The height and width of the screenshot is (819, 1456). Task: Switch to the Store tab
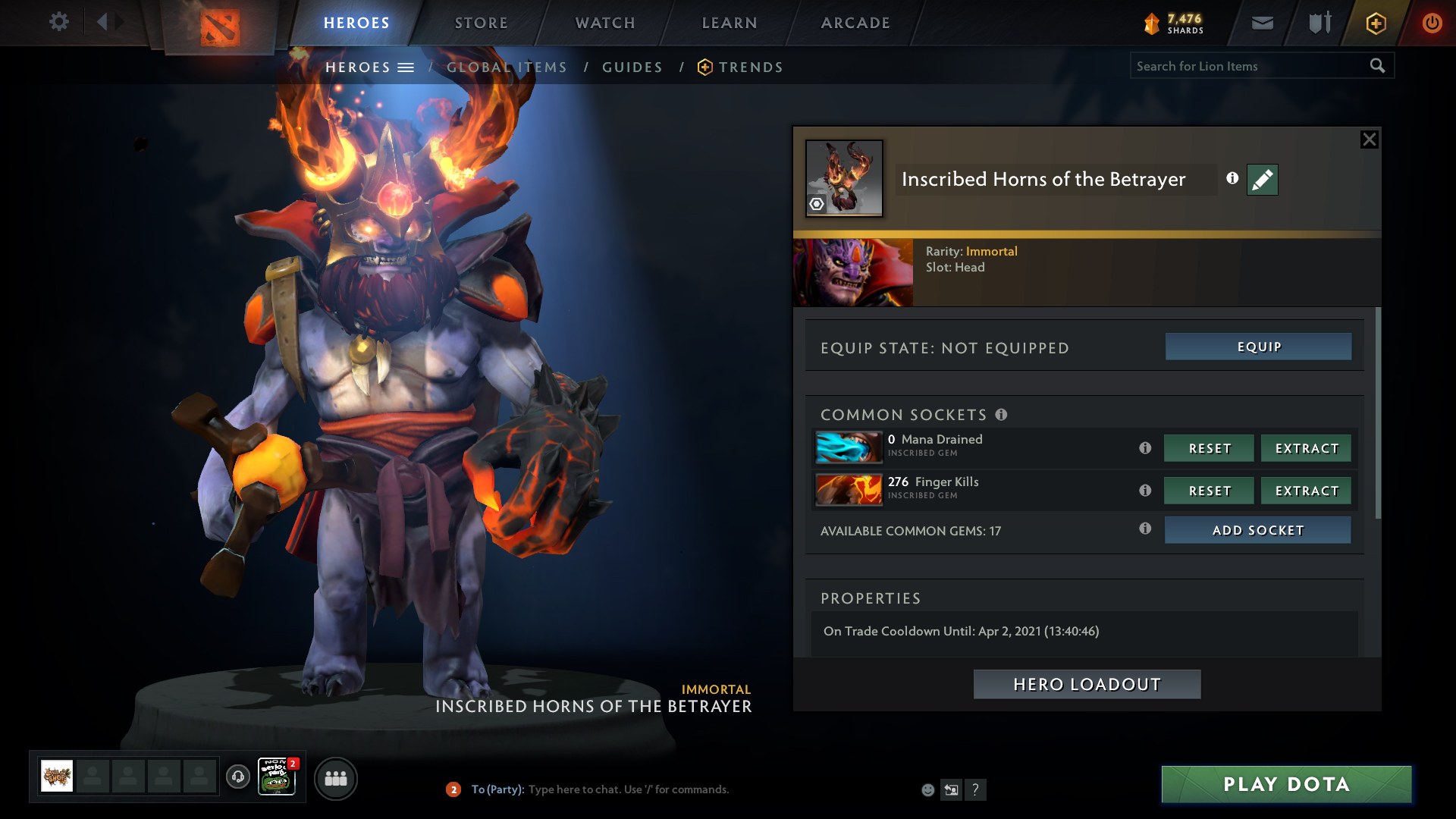coord(481,23)
